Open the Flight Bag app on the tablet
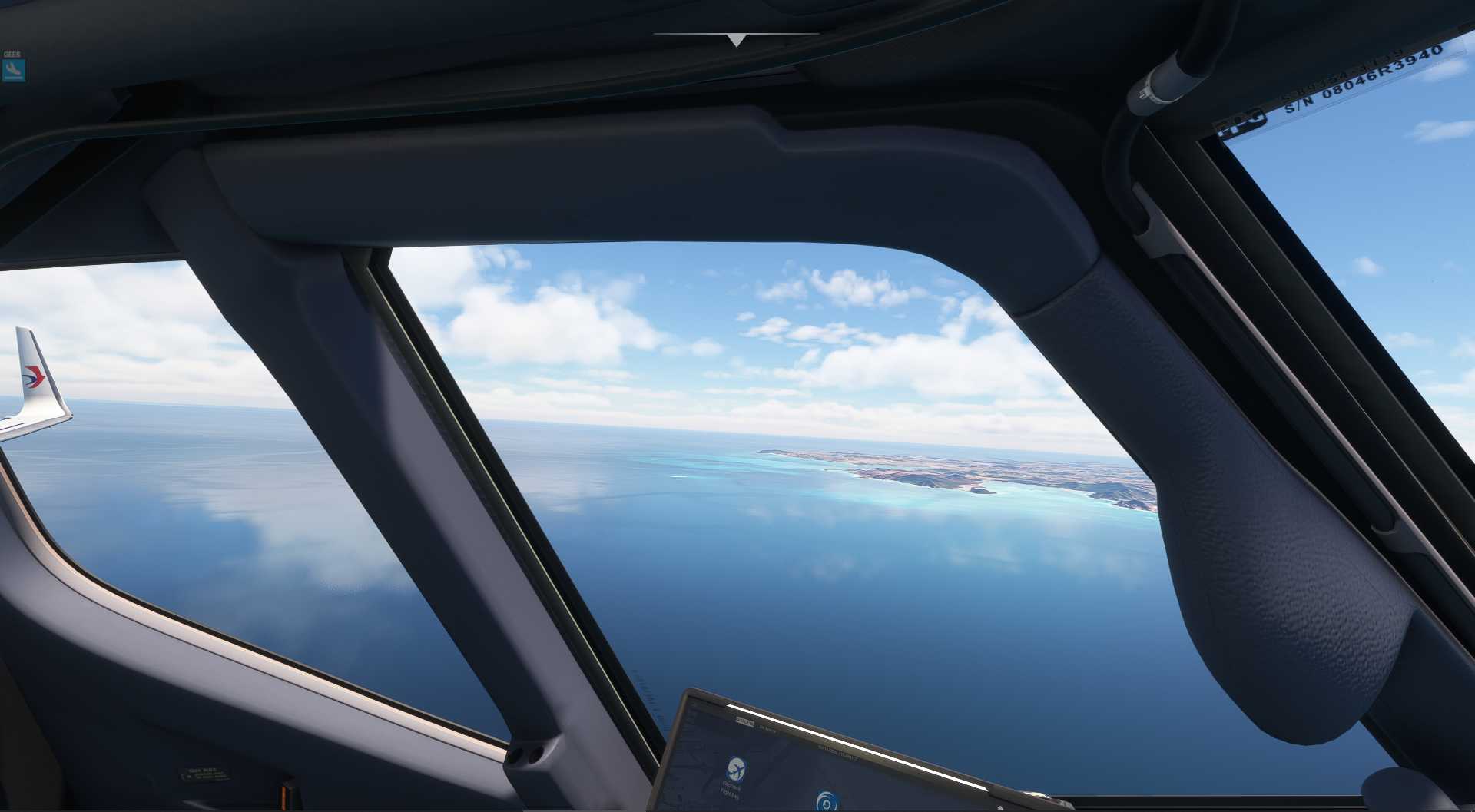 (x=735, y=768)
